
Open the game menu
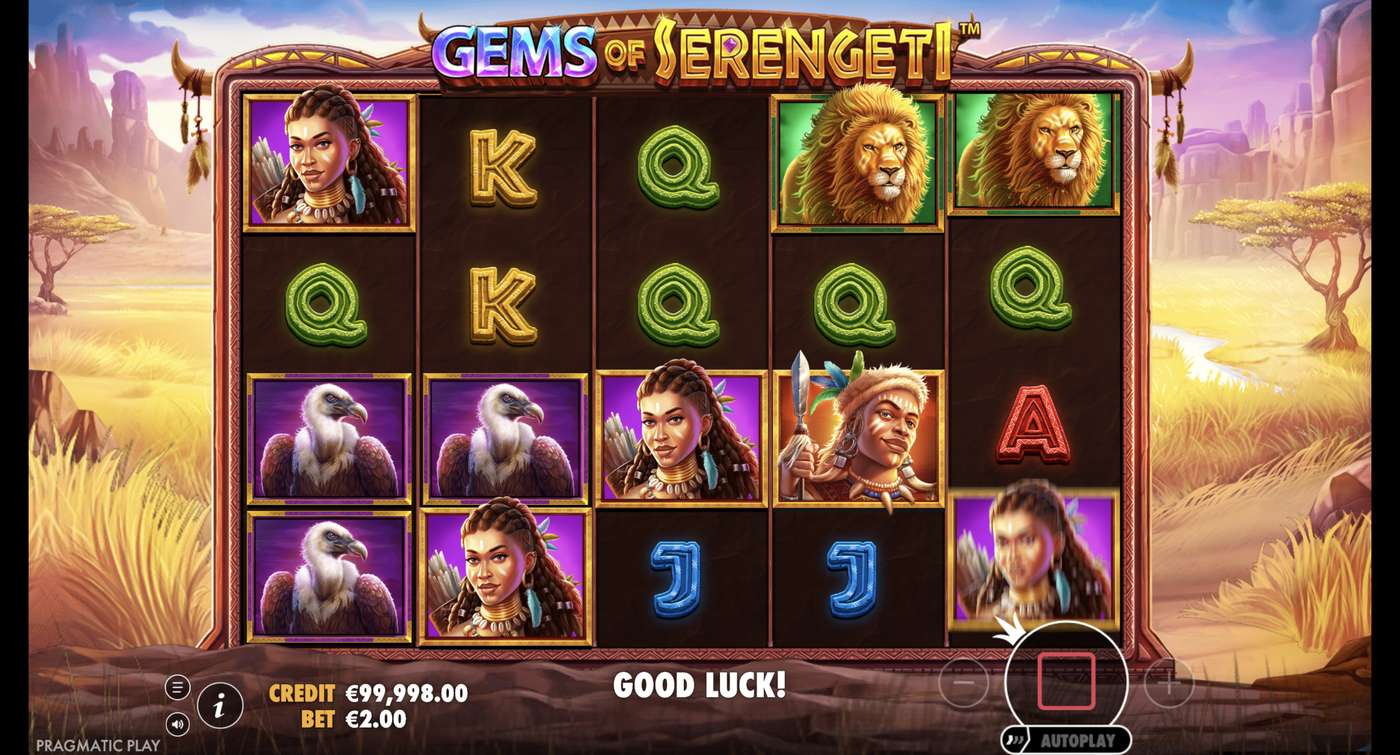[176, 686]
